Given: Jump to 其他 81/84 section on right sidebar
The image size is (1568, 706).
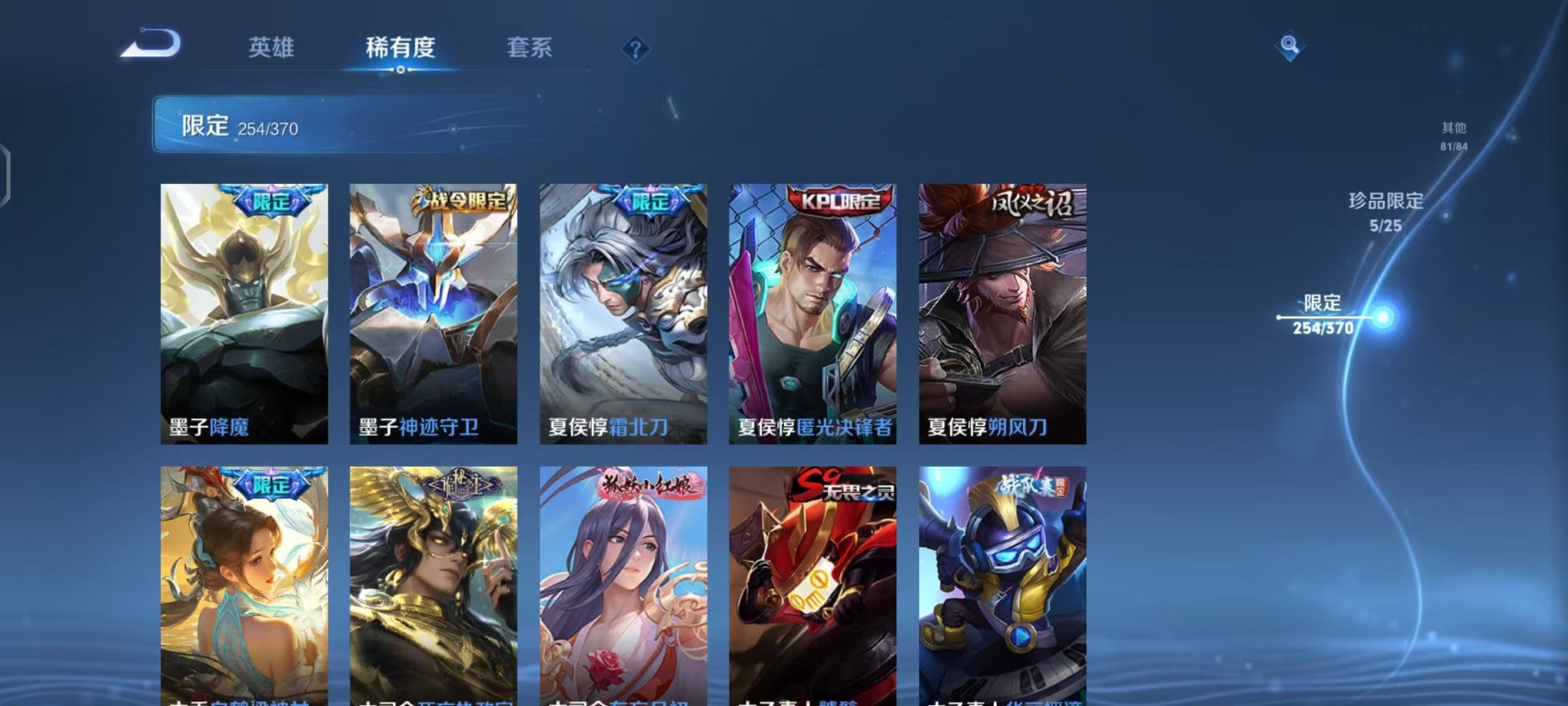Looking at the screenshot, I should click(1454, 138).
